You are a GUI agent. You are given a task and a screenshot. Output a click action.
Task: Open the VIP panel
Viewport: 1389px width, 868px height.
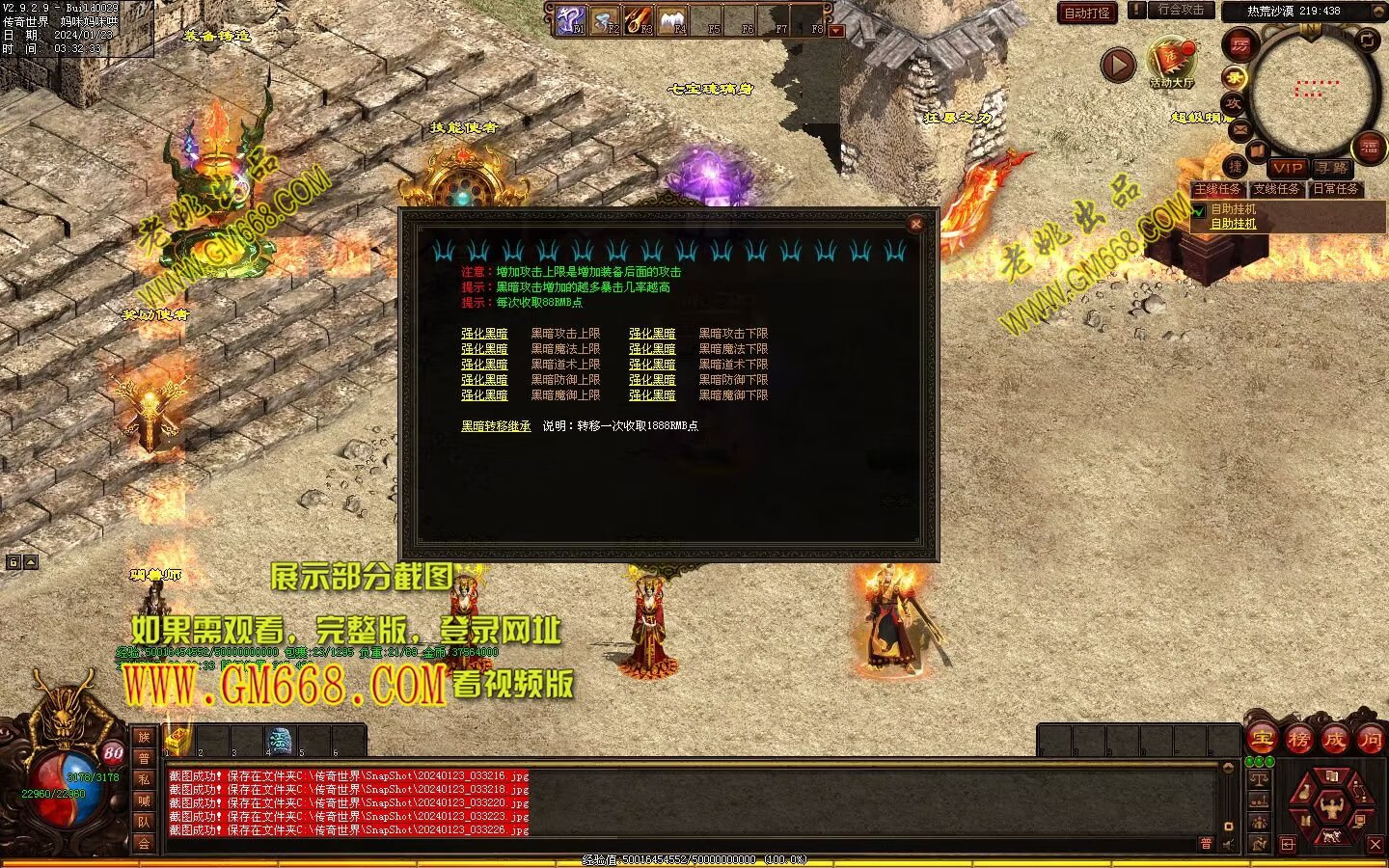(1287, 168)
